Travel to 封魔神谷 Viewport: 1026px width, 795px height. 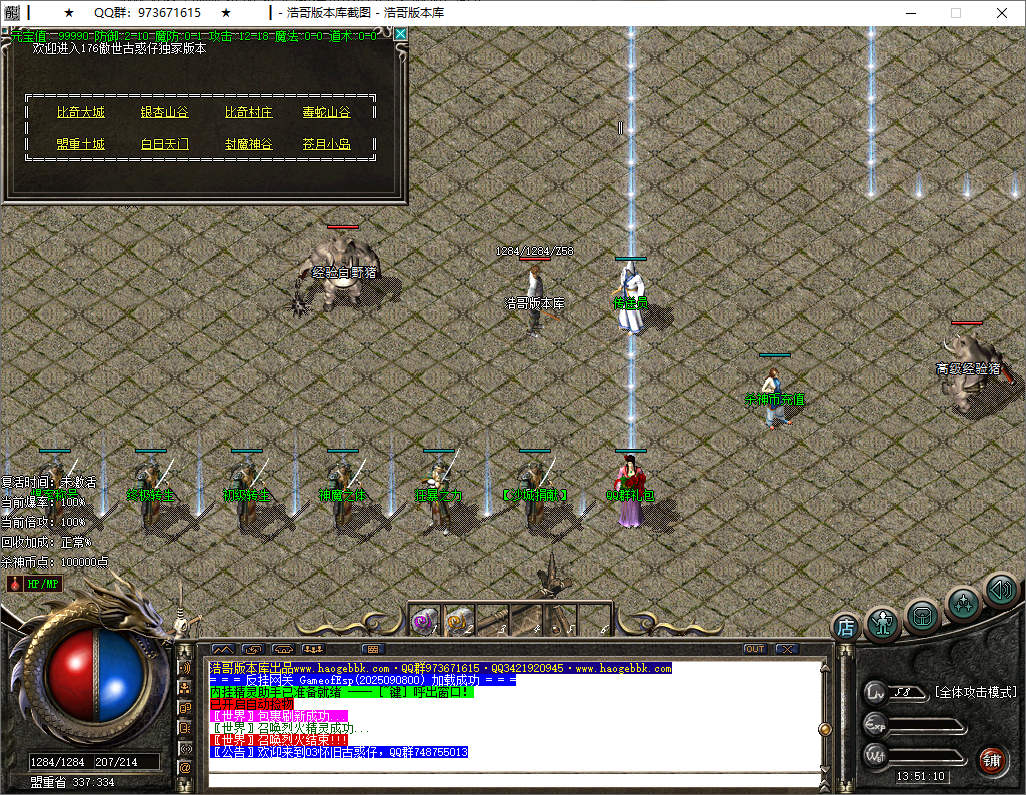[x=248, y=144]
